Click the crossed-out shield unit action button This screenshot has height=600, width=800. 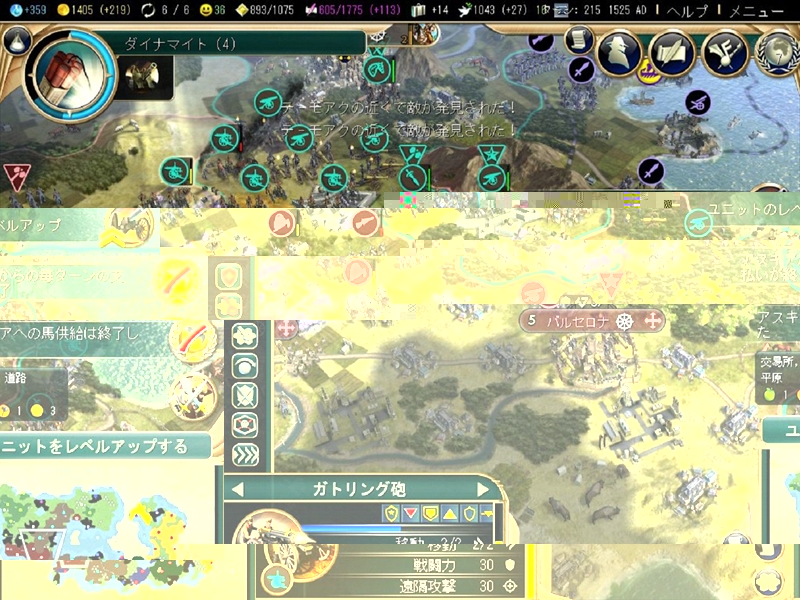point(245,395)
